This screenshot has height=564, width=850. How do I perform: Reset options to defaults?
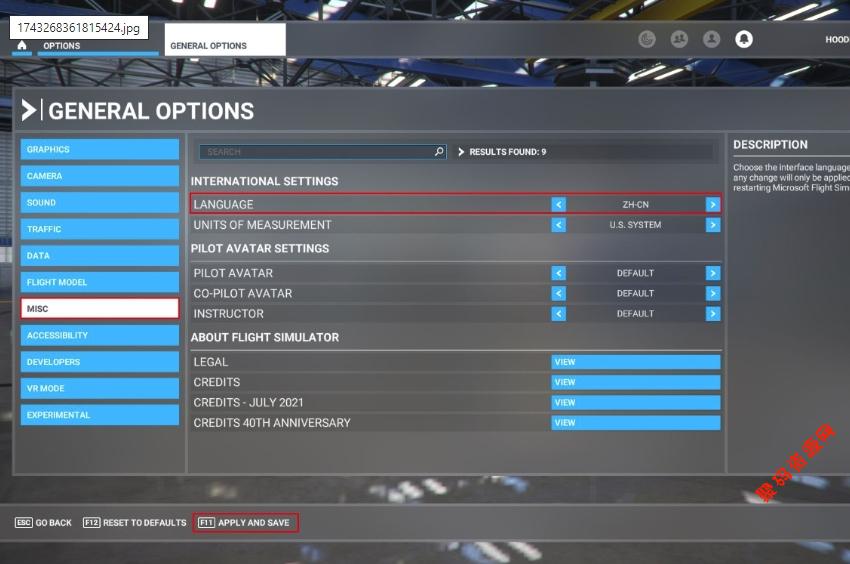[135, 523]
